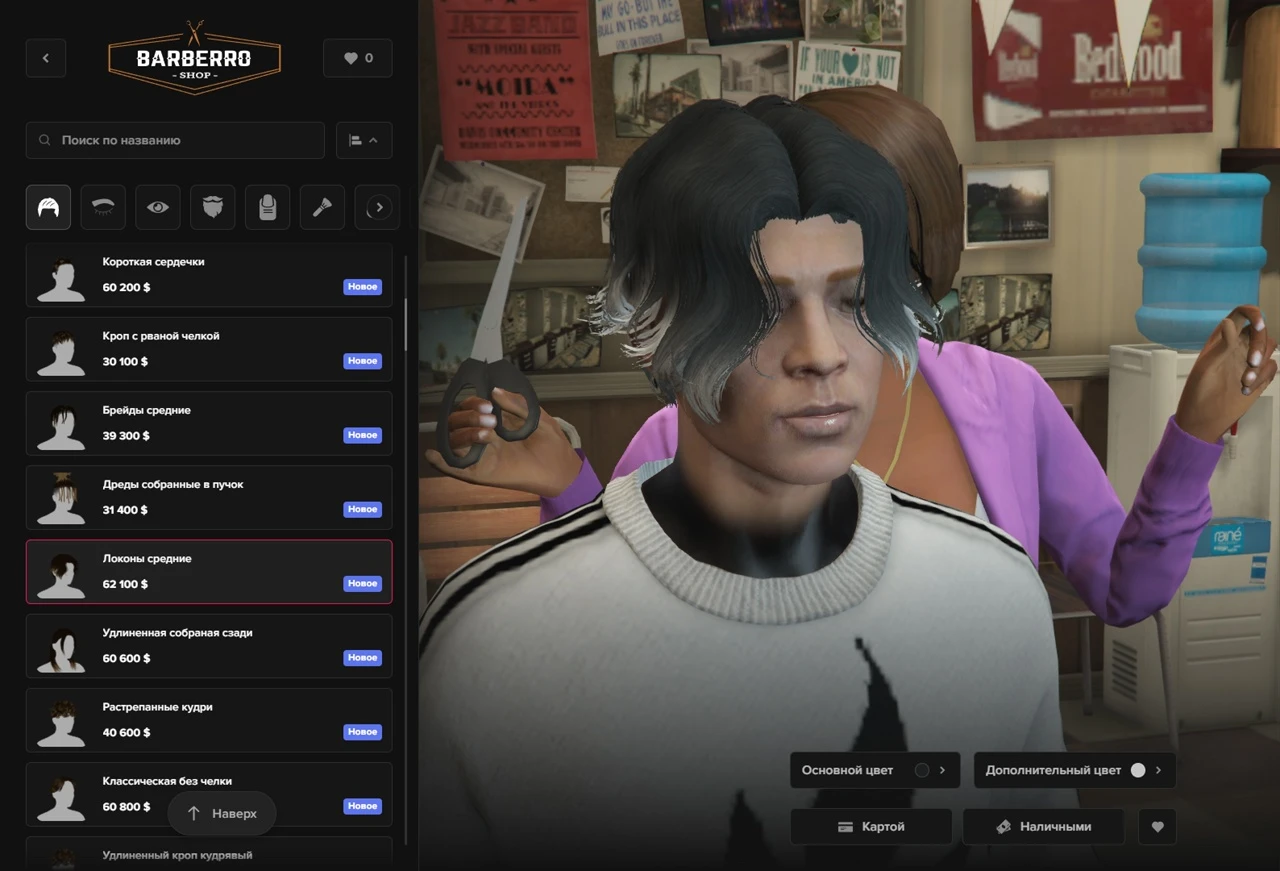Select the Кроп с рваной челкой hairstyle
The image size is (1280, 871).
click(209, 349)
